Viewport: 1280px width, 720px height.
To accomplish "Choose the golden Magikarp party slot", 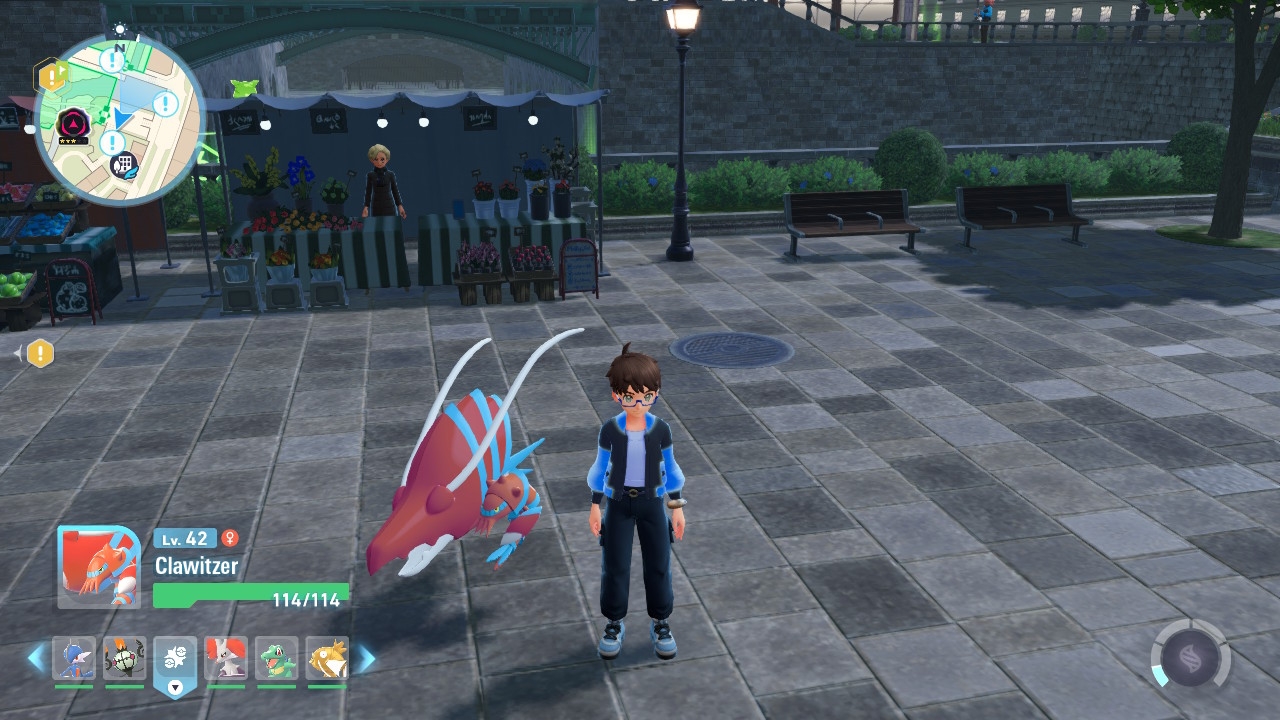I will (327, 658).
